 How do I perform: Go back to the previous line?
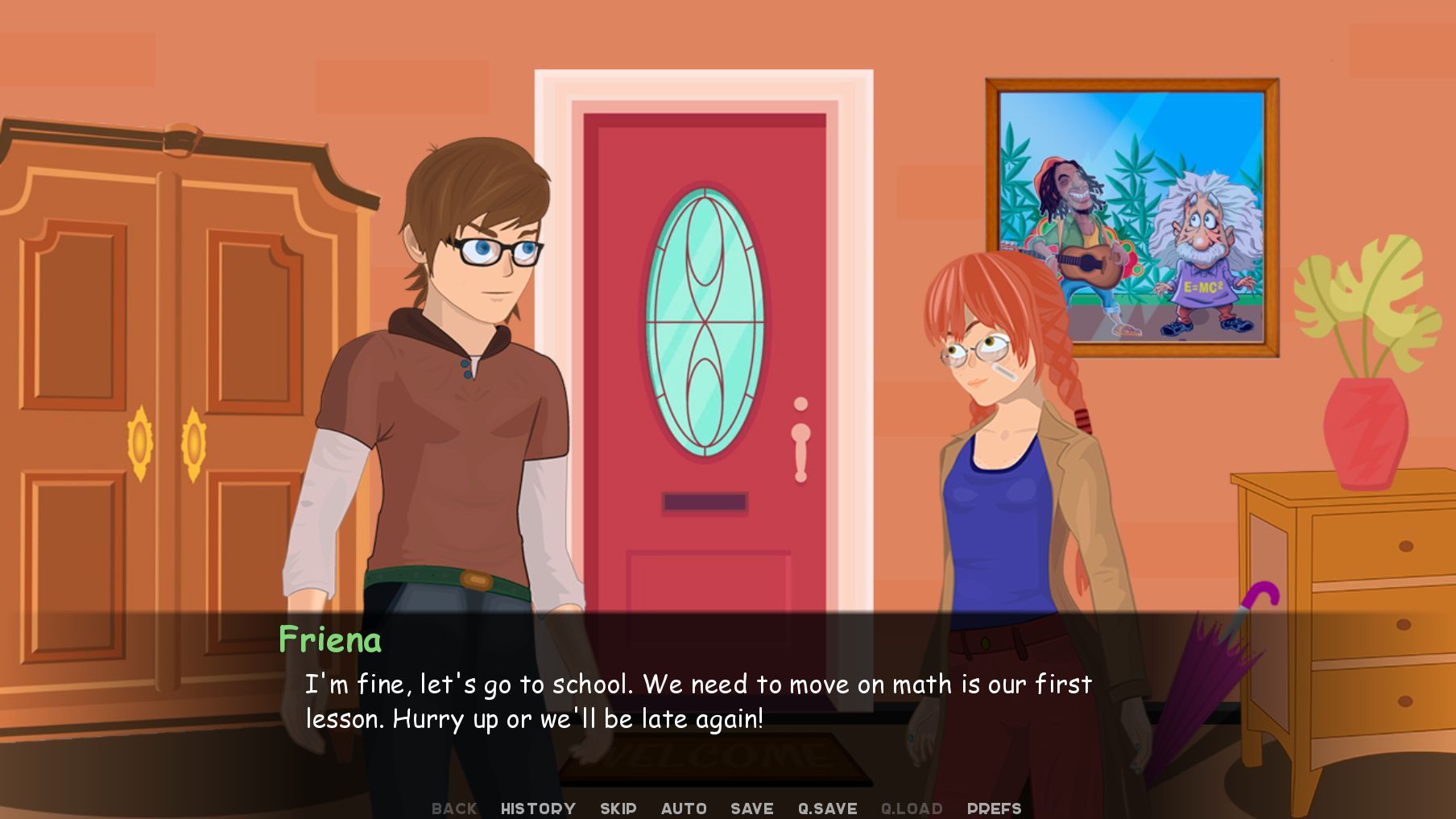[x=454, y=808]
